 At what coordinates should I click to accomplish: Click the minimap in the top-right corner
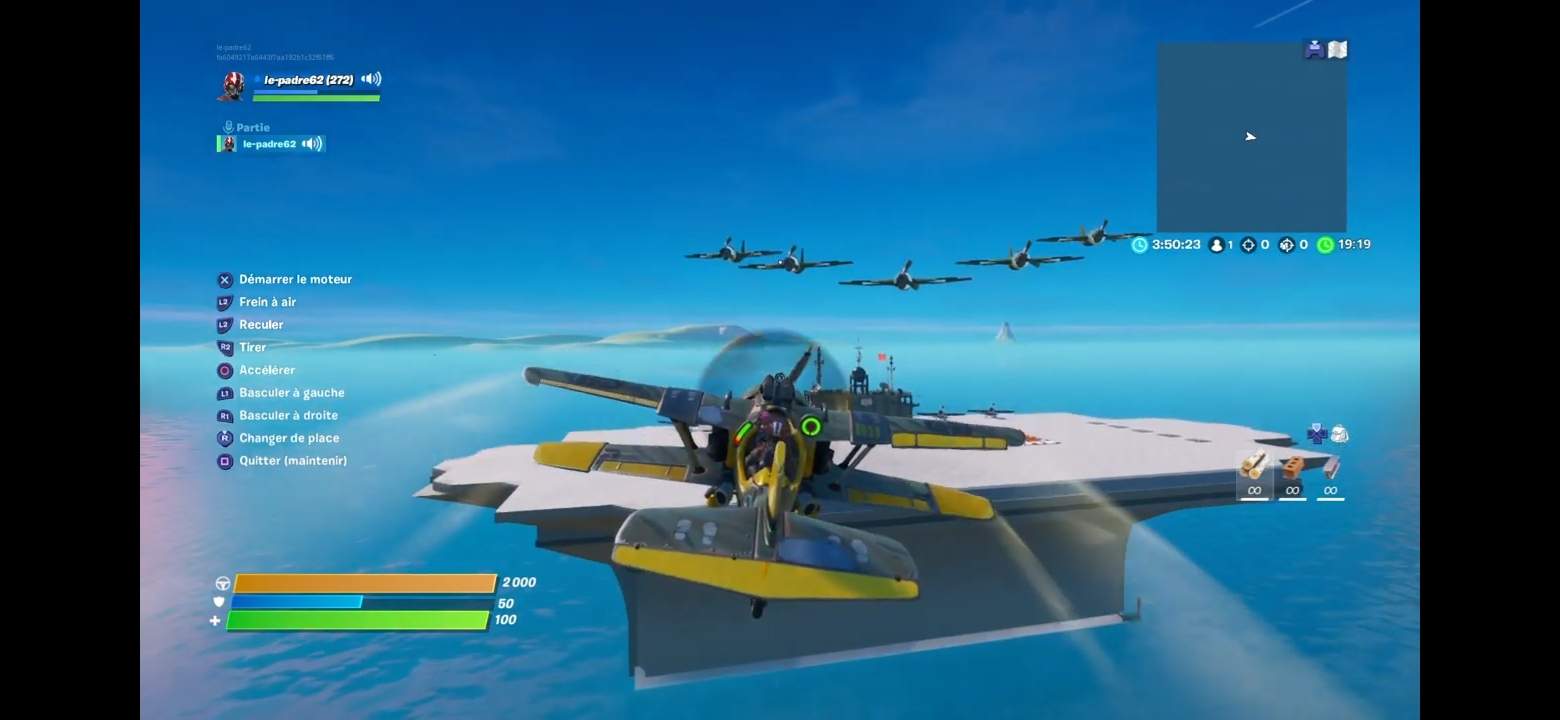click(1250, 137)
